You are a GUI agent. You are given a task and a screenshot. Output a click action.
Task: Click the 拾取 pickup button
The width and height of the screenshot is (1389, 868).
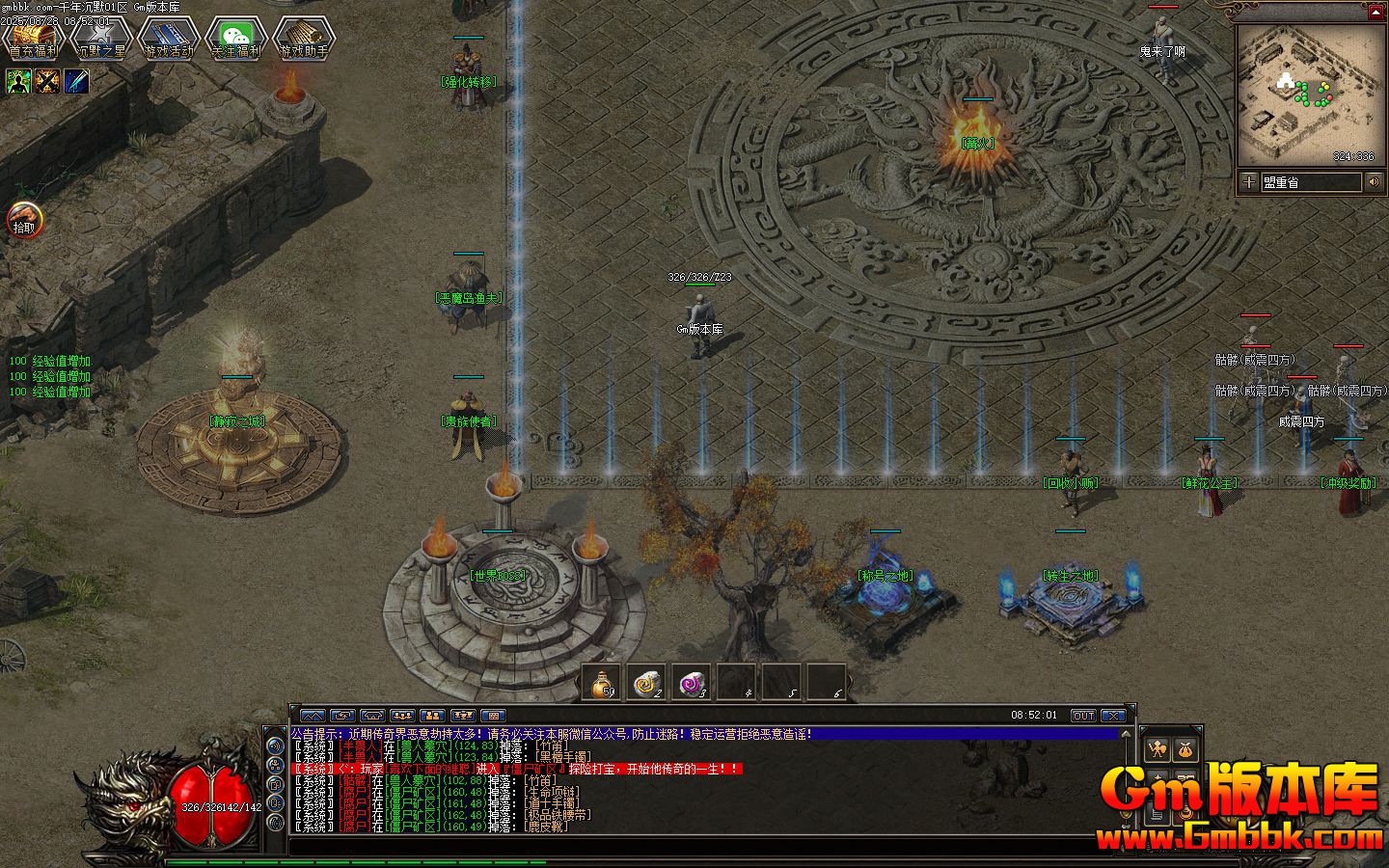(x=23, y=221)
